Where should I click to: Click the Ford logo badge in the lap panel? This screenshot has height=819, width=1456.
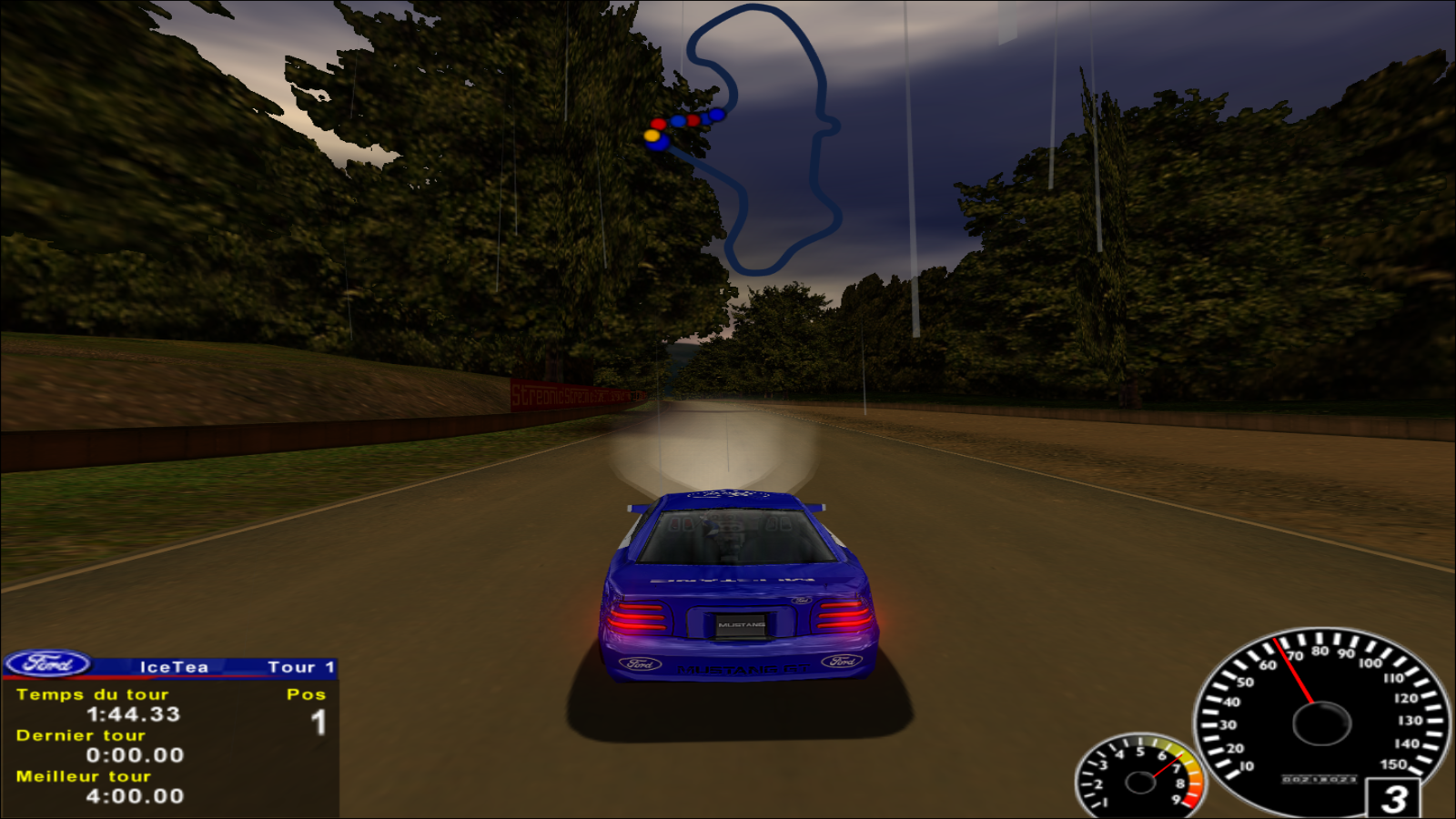click(x=48, y=664)
